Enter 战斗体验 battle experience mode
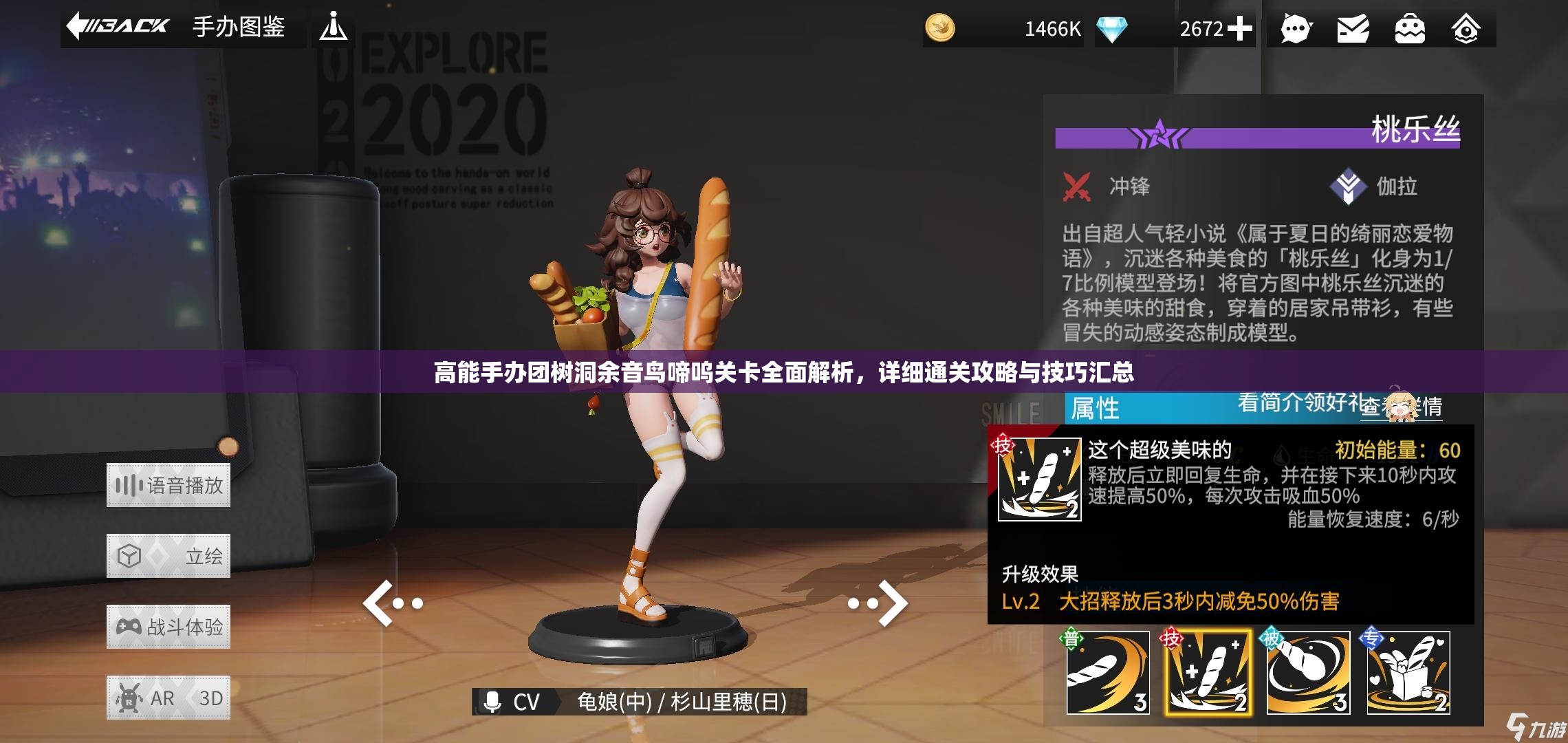The width and height of the screenshot is (1568, 743). pos(168,626)
